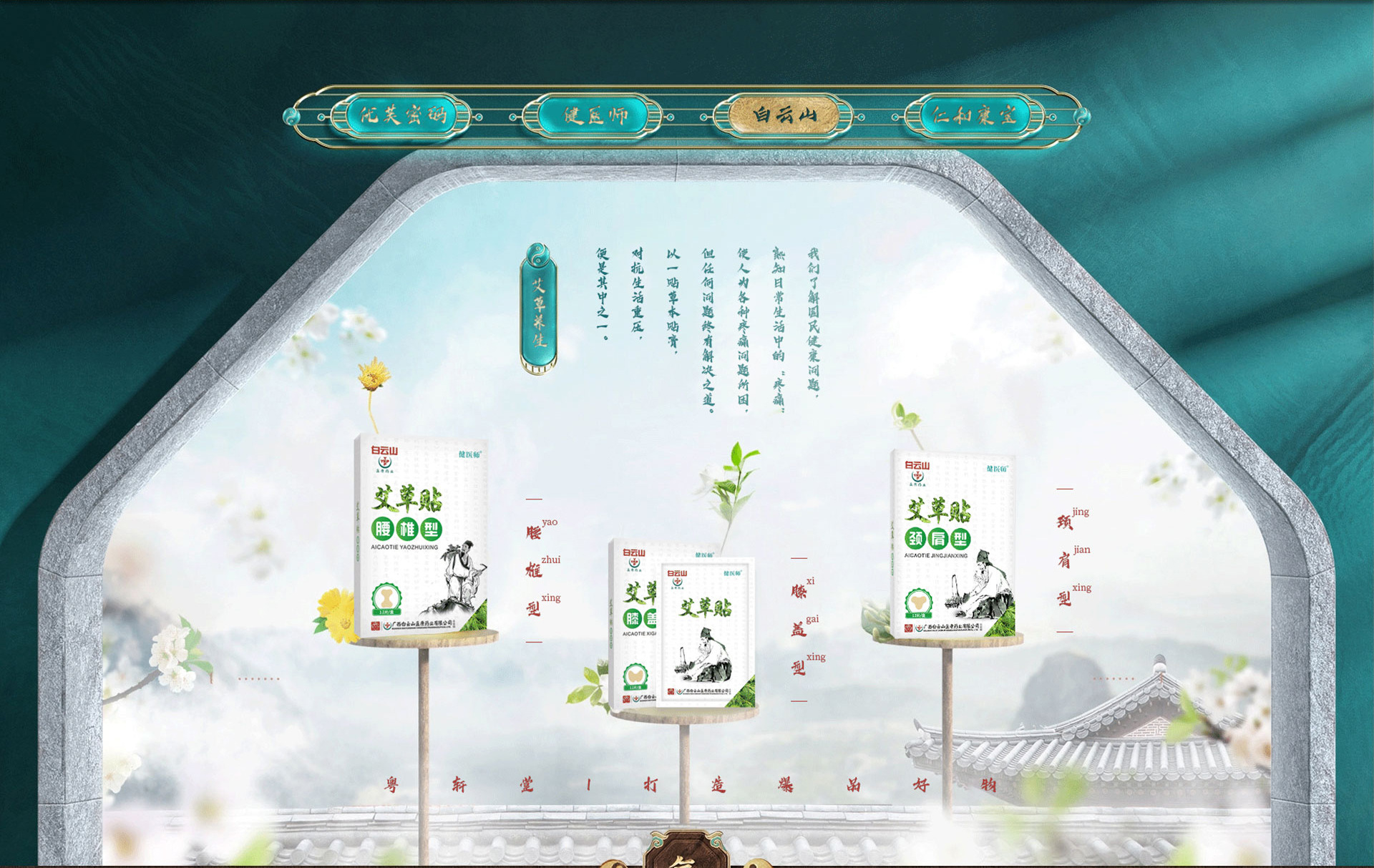Open the 颈肩型 moxa patch box
The height and width of the screenshot is (868, 1374).
(952, 545)
